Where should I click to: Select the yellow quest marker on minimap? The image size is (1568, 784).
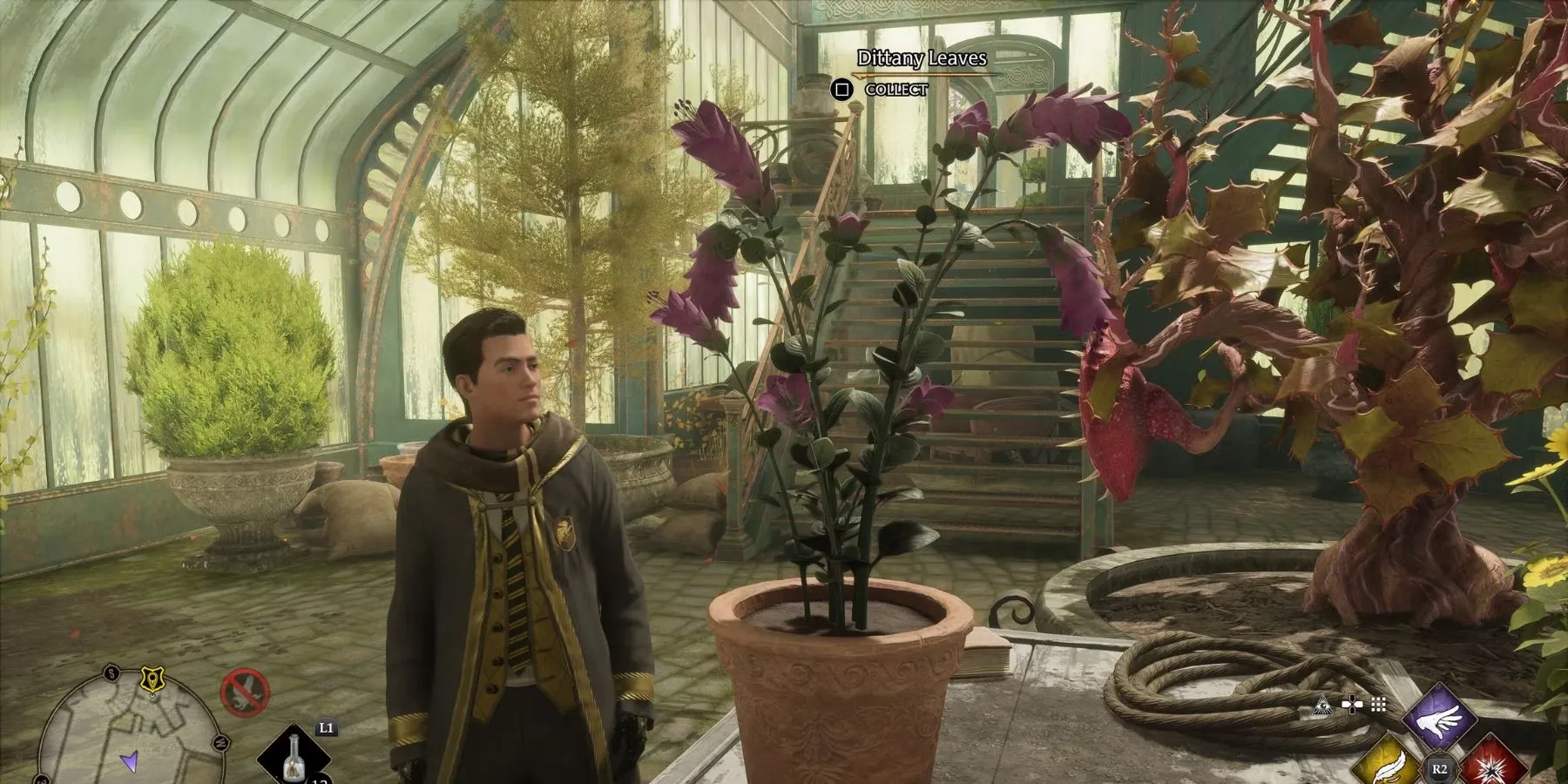coord(151,677)
